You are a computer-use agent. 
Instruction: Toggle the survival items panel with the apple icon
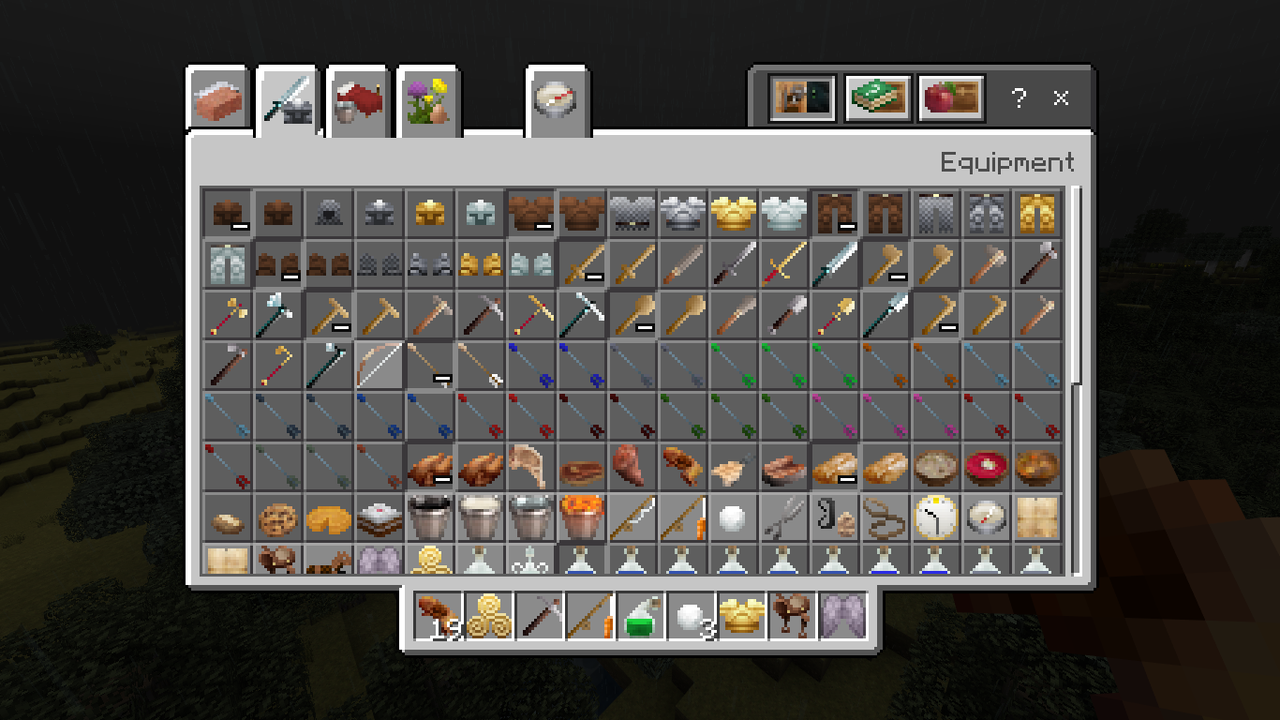[x=950, y=97]
